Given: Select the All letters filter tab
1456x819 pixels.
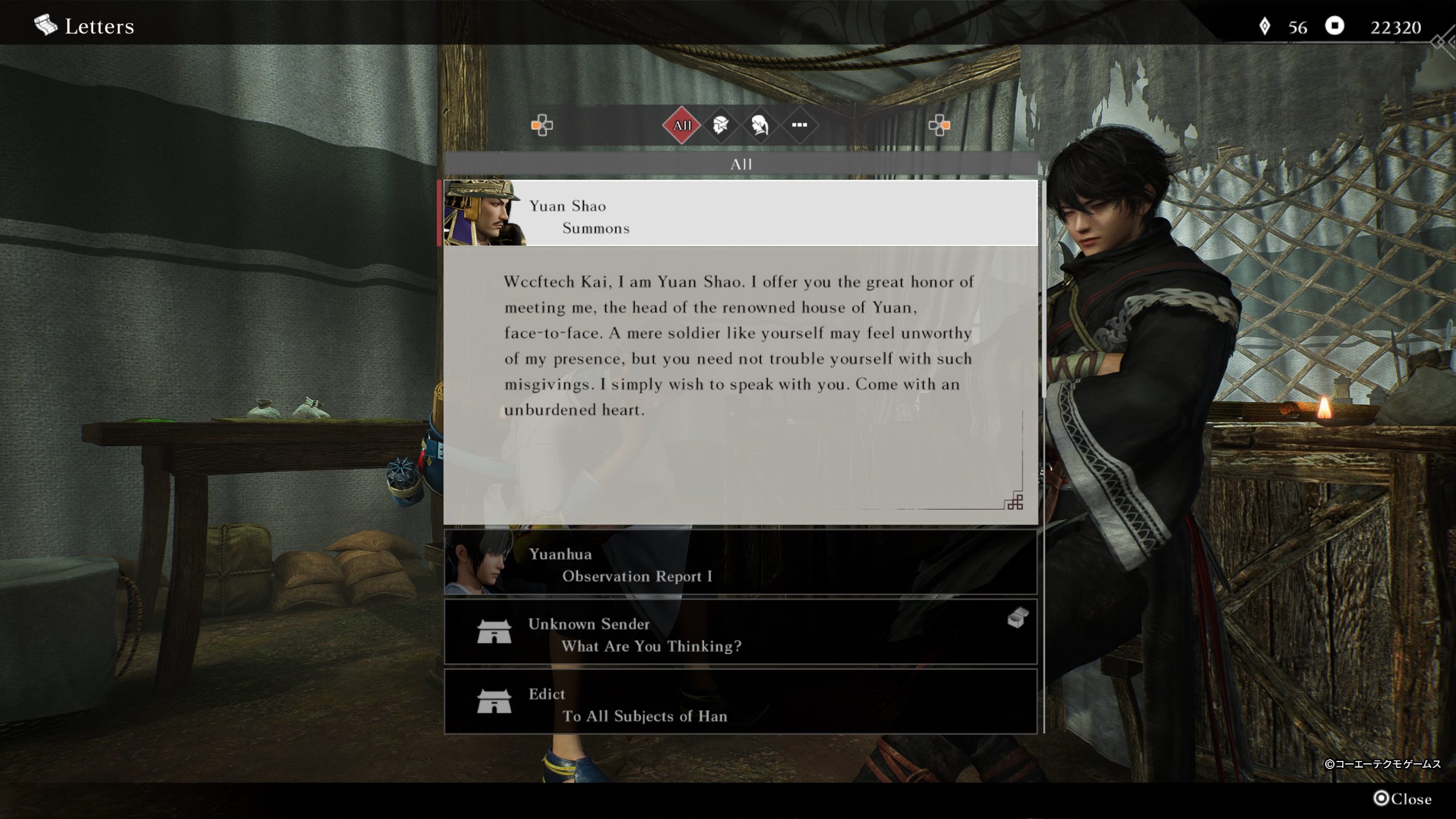Looking at the screenshot, I should (681, 125).
